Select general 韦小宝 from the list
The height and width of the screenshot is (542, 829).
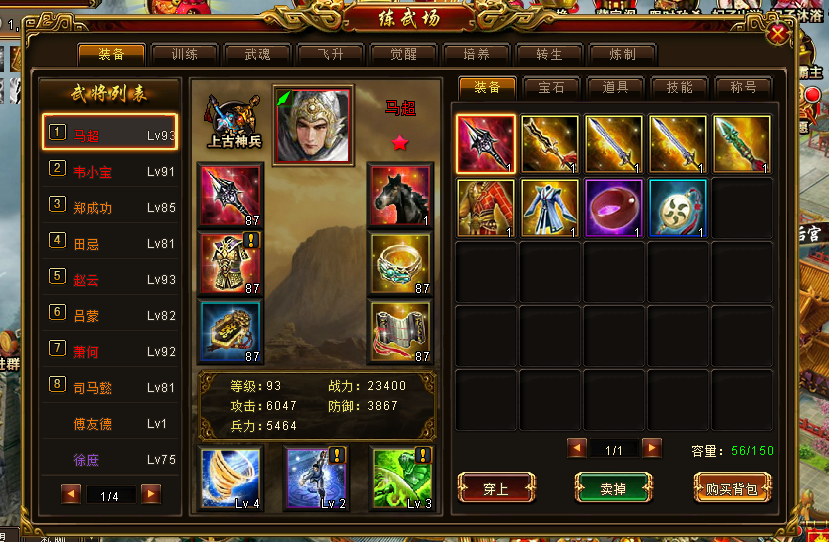(x=110, y=172)
